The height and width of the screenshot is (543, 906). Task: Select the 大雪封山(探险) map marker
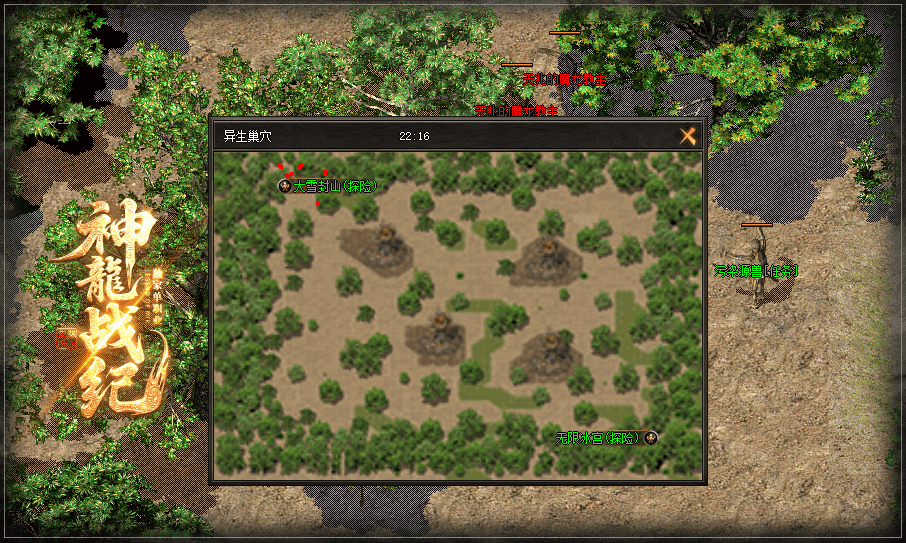pos(286,186)
